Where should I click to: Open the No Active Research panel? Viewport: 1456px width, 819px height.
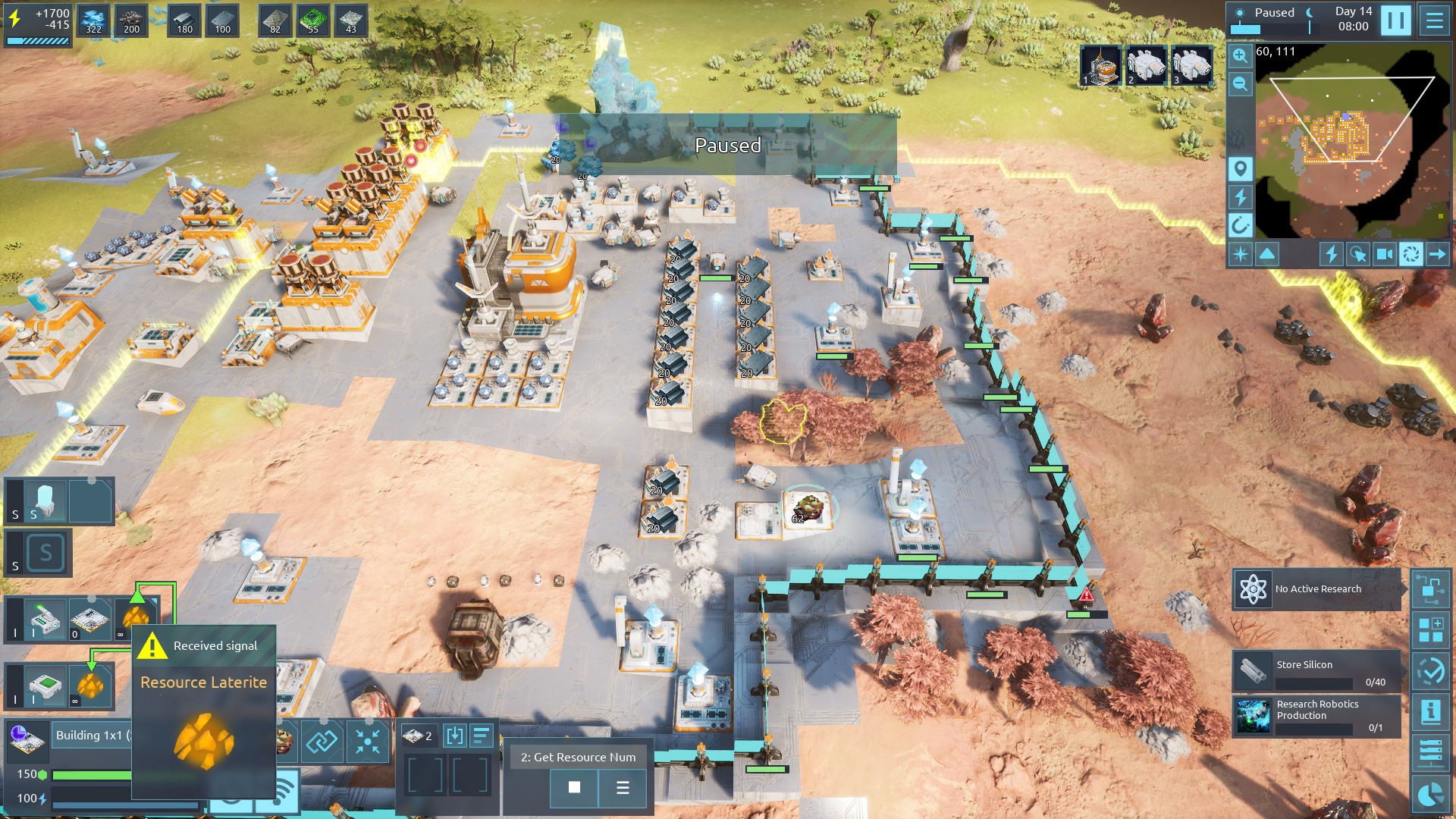point(1318,589)
